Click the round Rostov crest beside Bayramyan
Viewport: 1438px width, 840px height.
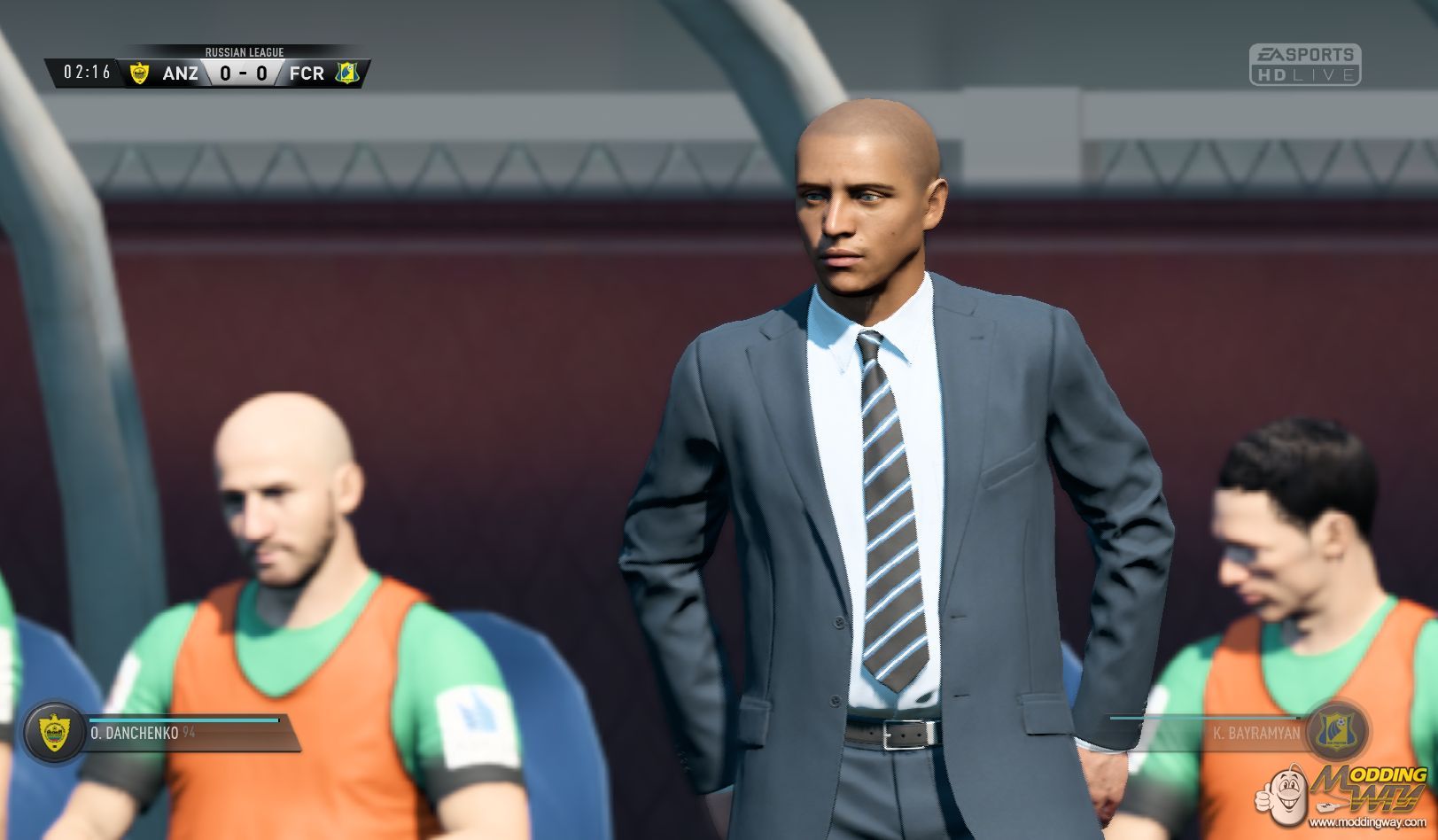1337,730
